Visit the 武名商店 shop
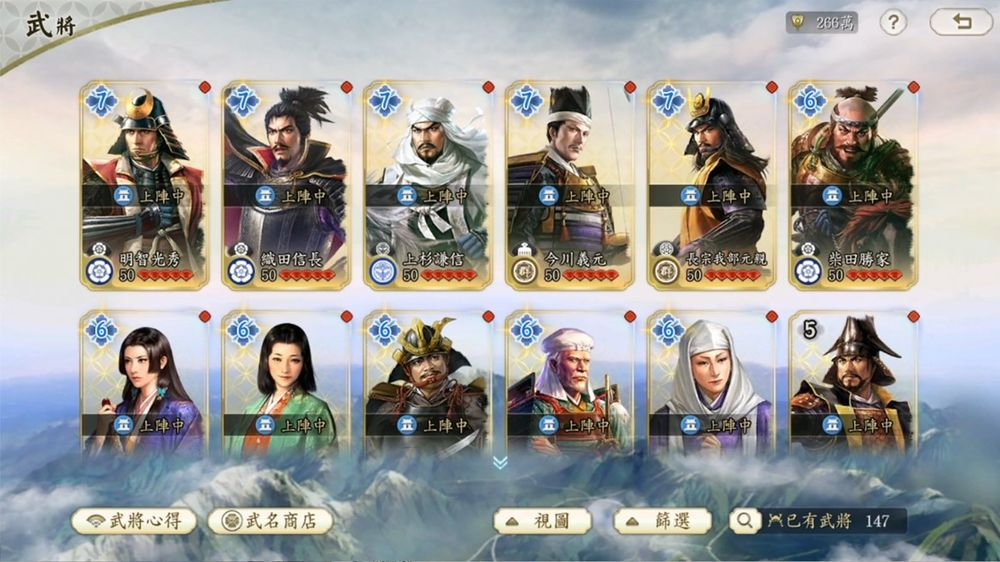Screen dimensions: 1000x562 coord(270,520)
